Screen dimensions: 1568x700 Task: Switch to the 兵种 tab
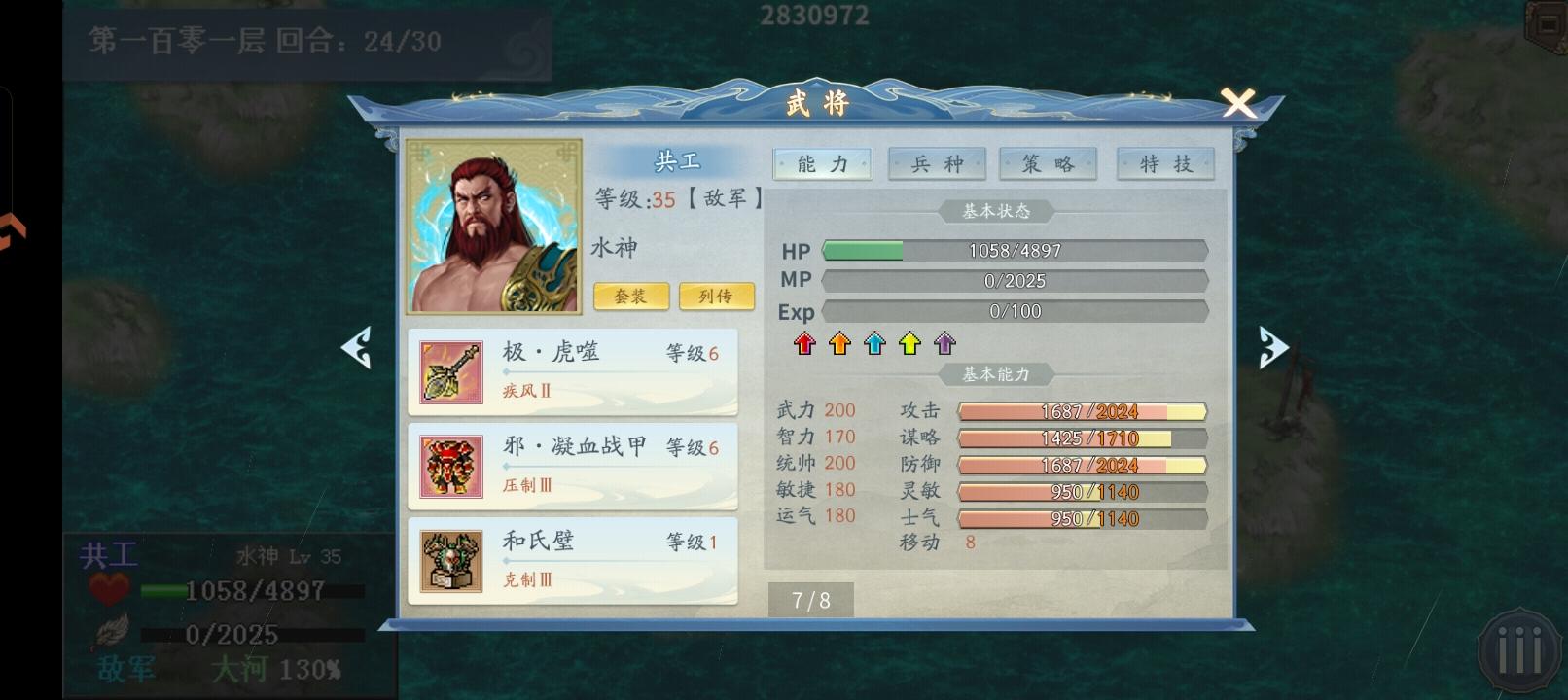click(x=937, y=163)
